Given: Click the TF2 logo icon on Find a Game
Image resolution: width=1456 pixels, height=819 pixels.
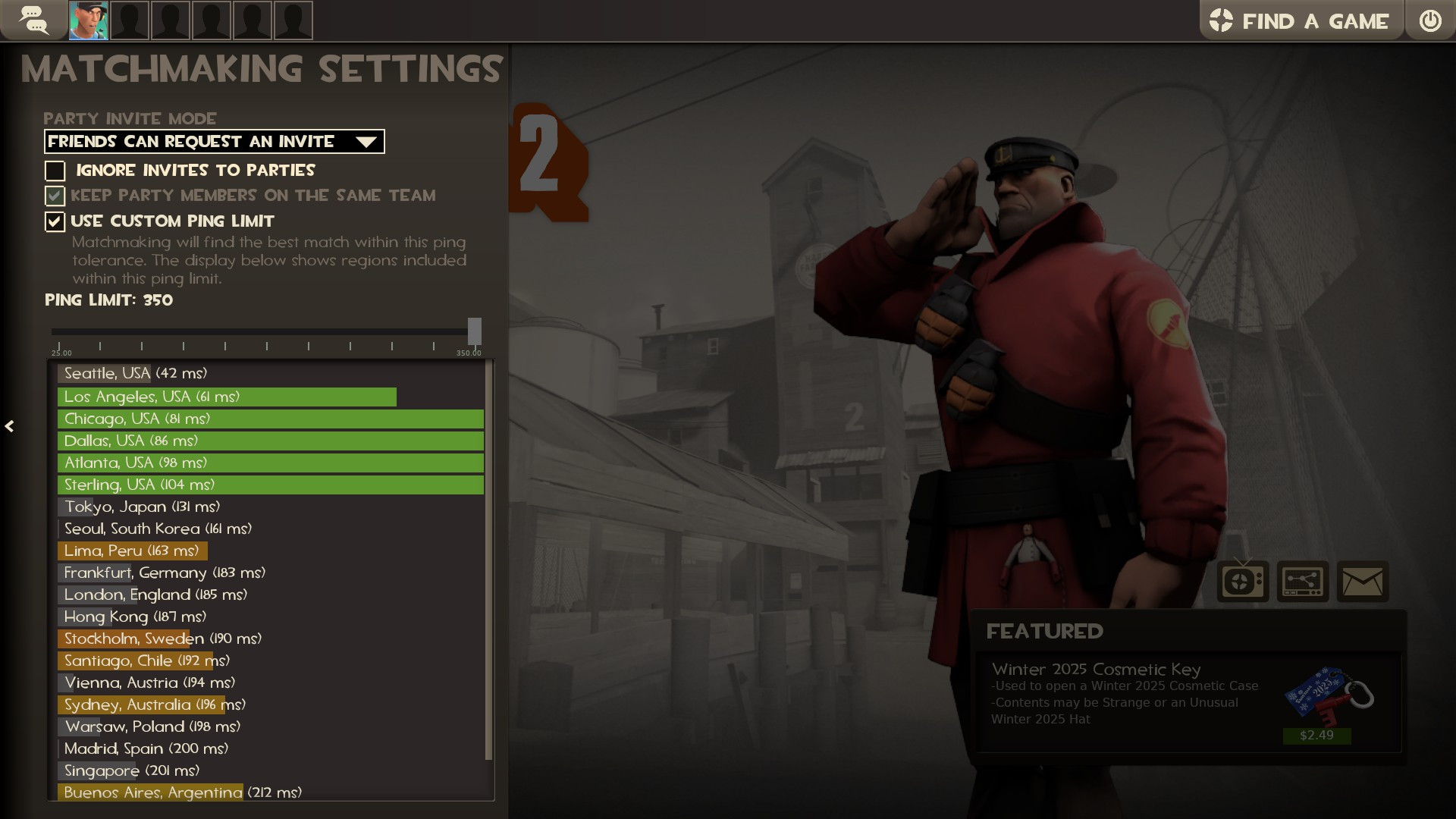Looking at the screenshot, I should tap(1222, 21).
